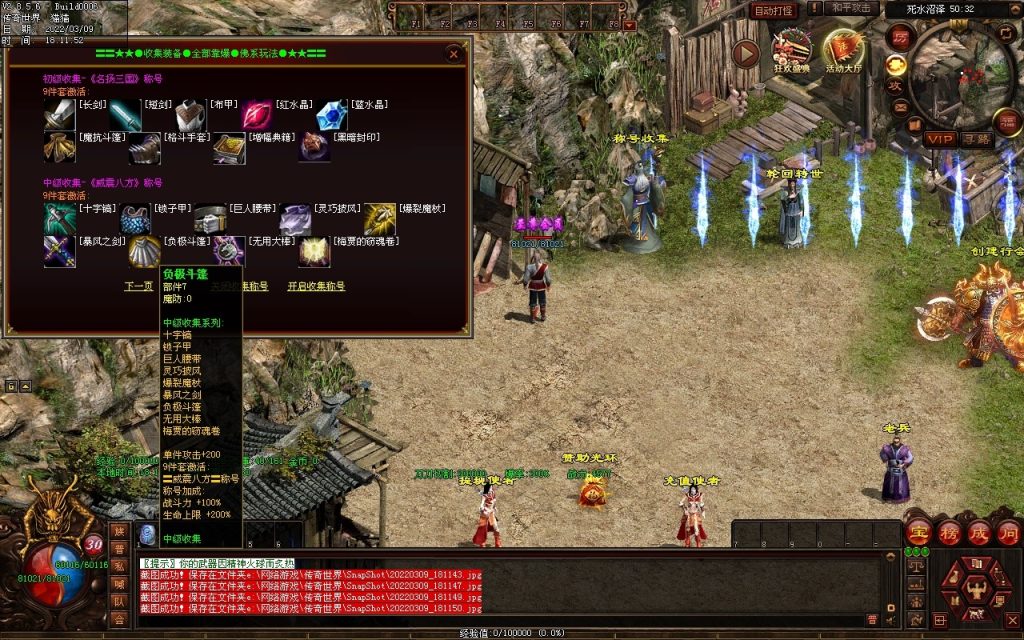Activate collection title via 开启收集称号

(316, 286)
